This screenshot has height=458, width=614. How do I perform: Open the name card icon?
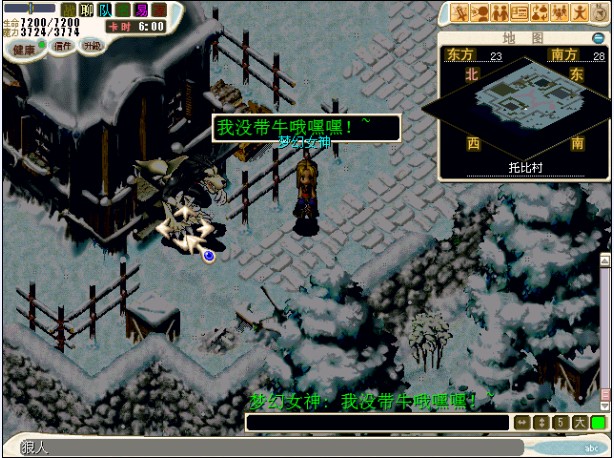(519, 13)
